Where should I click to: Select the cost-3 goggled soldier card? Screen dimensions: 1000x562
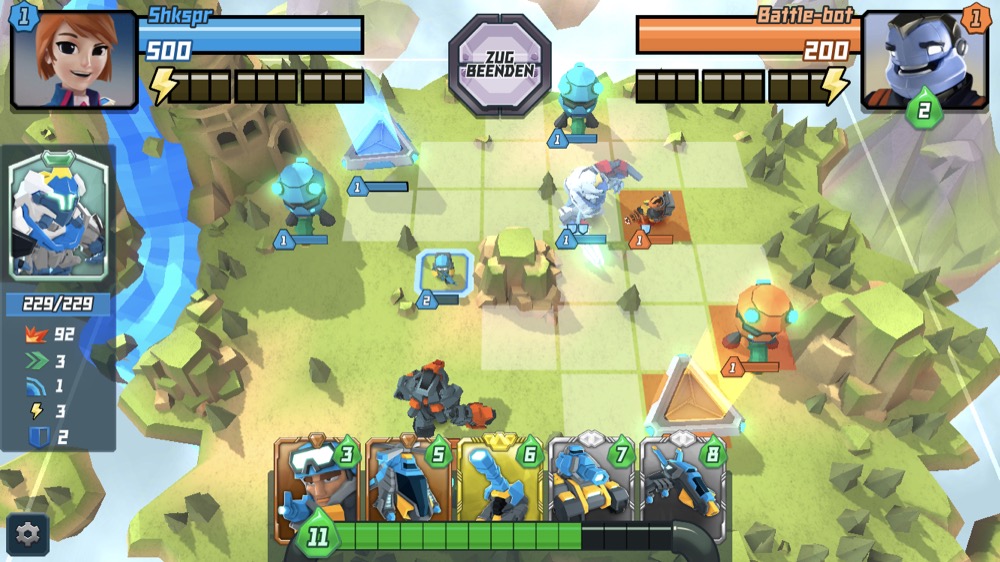point(317,487)
